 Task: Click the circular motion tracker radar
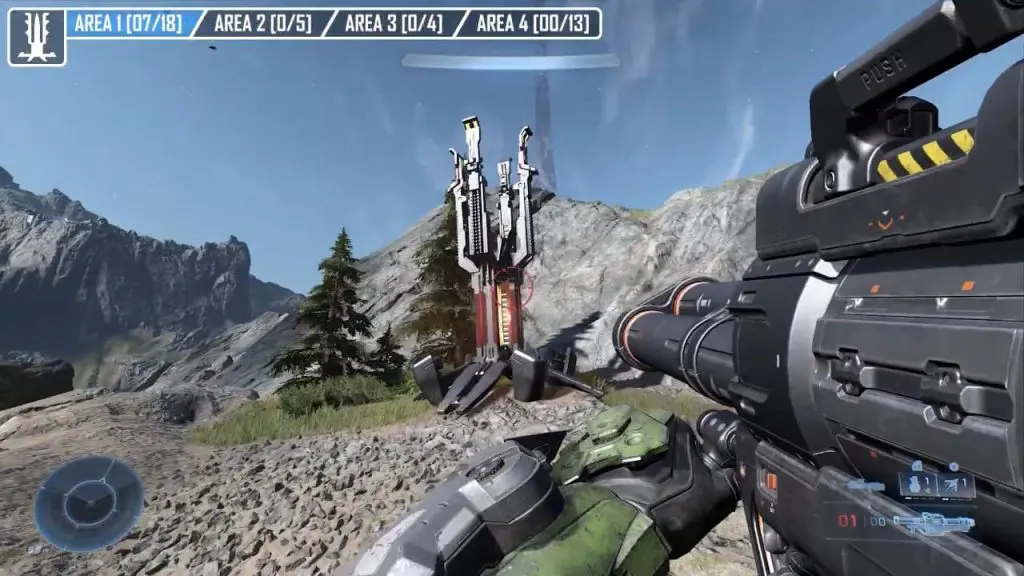click(89, 503)
